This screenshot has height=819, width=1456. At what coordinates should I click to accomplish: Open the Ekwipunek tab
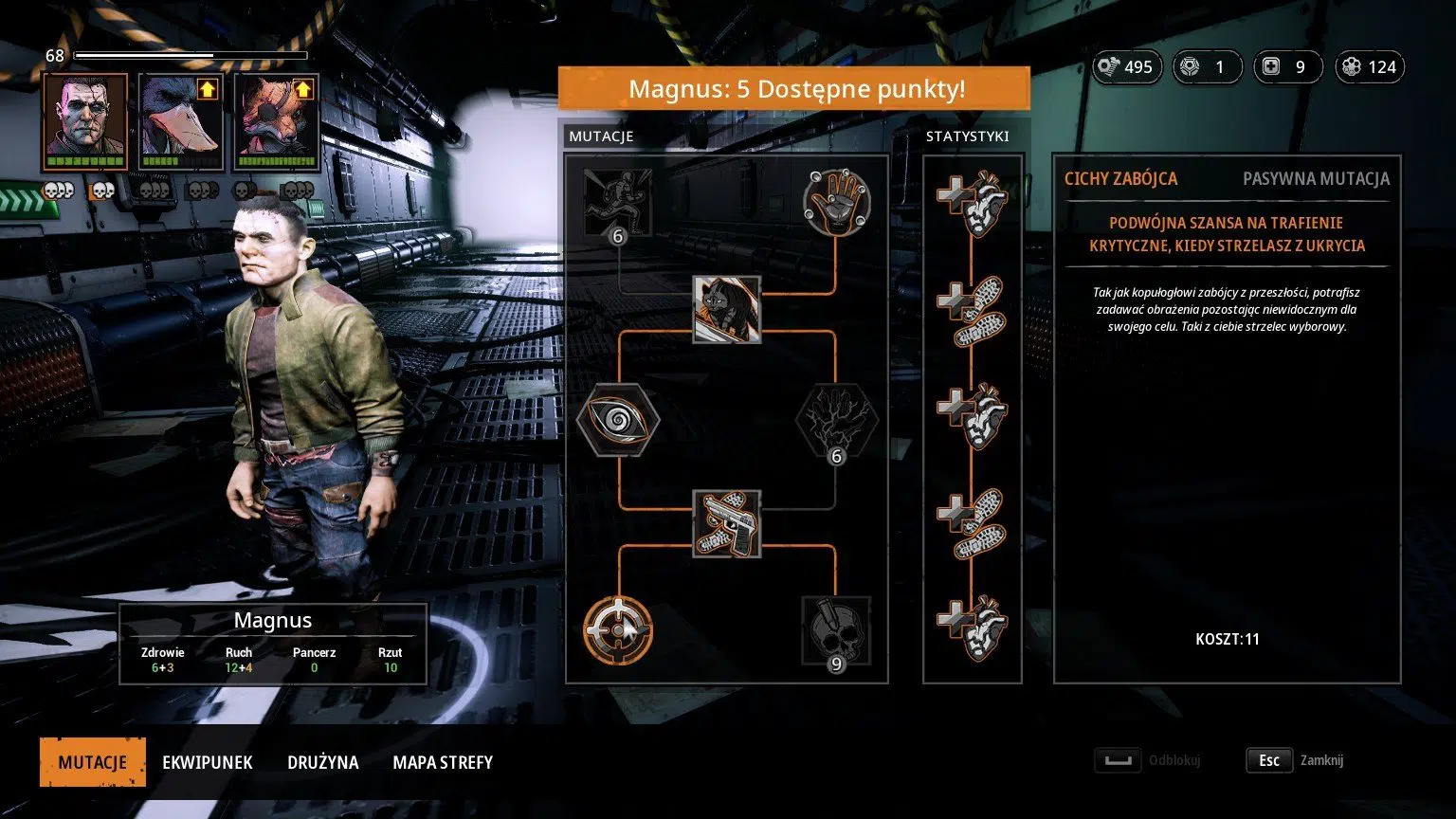208,762
